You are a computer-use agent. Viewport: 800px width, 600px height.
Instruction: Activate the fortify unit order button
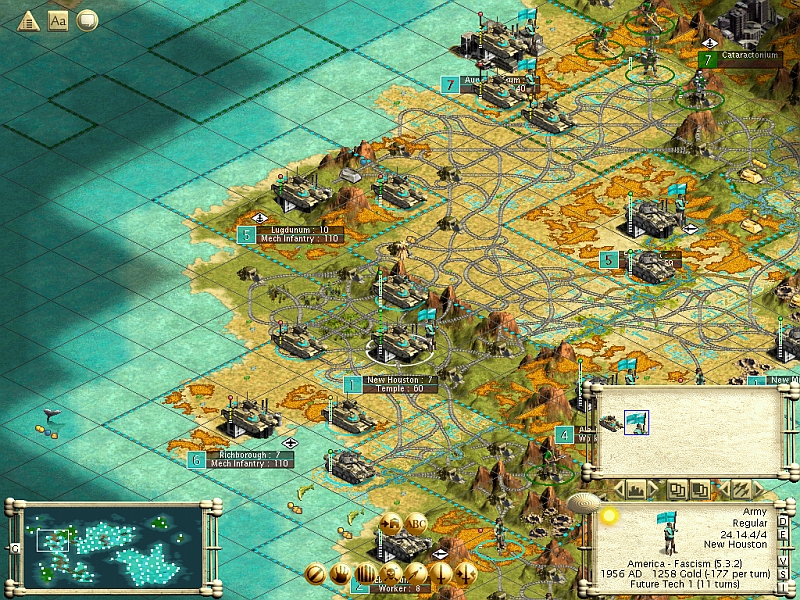click(x=316, y=575)
